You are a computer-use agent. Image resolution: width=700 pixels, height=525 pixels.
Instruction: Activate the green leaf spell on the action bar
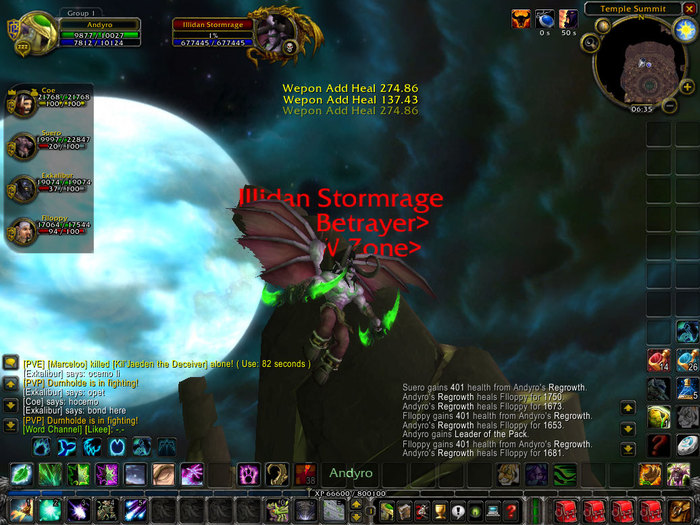point(22,474)
